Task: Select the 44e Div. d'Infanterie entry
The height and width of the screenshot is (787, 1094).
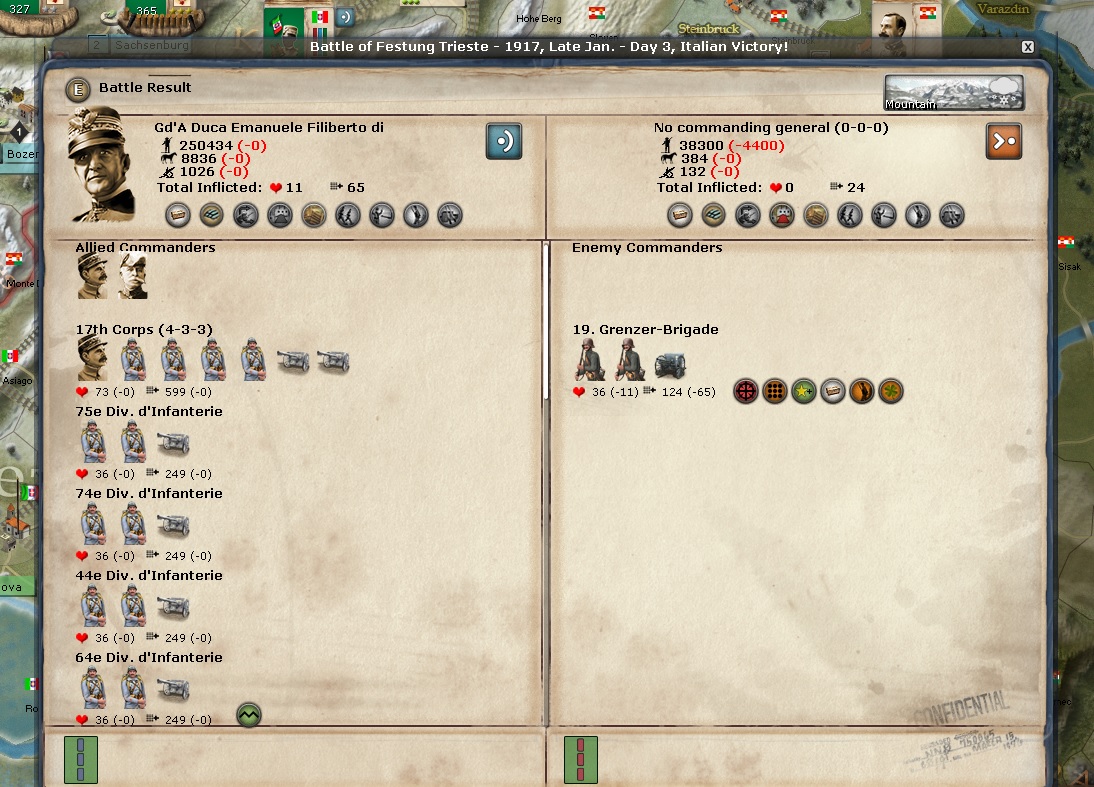Action: (x=149, y=575)
